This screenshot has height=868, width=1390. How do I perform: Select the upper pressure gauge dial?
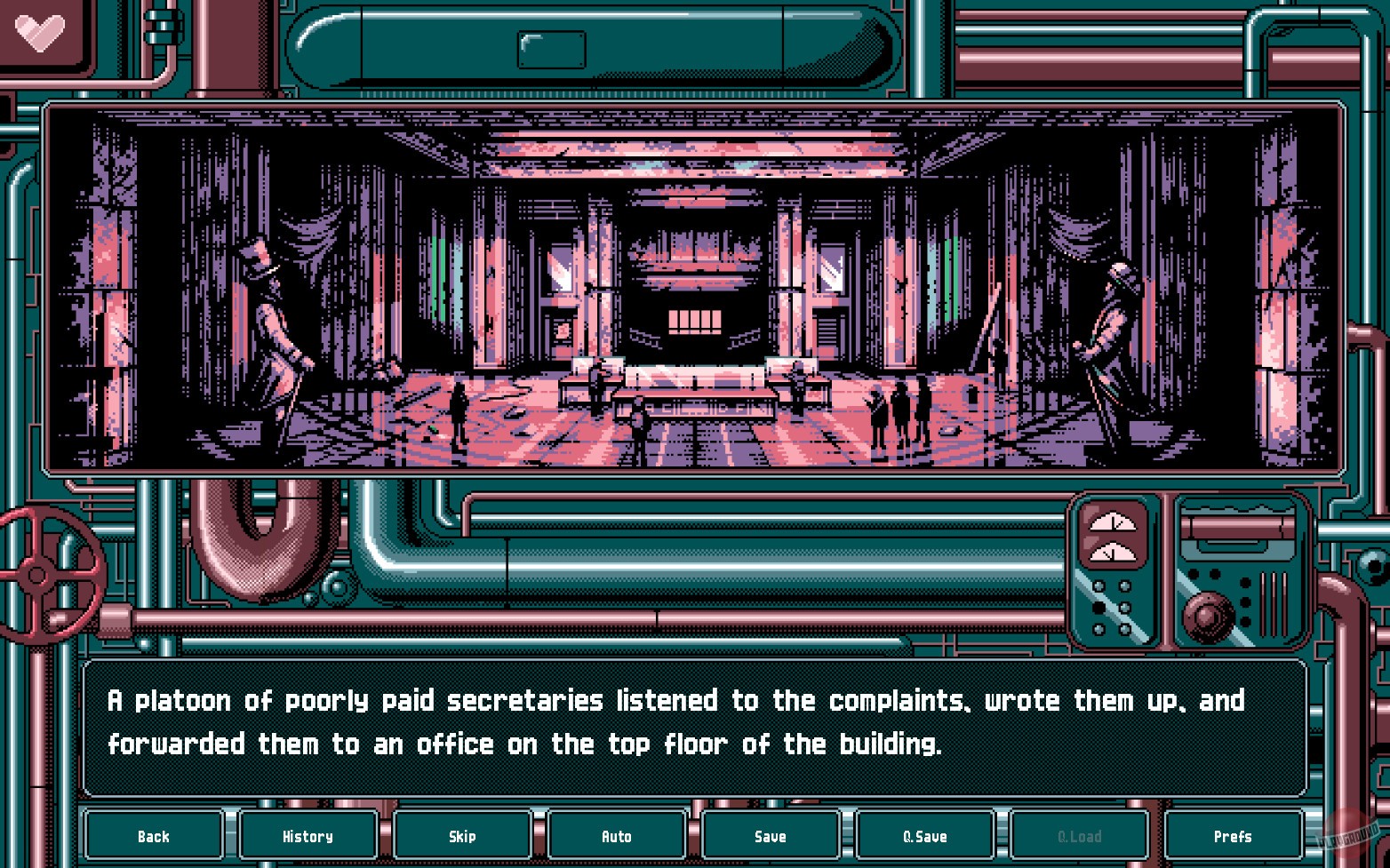pos(1114,522)
